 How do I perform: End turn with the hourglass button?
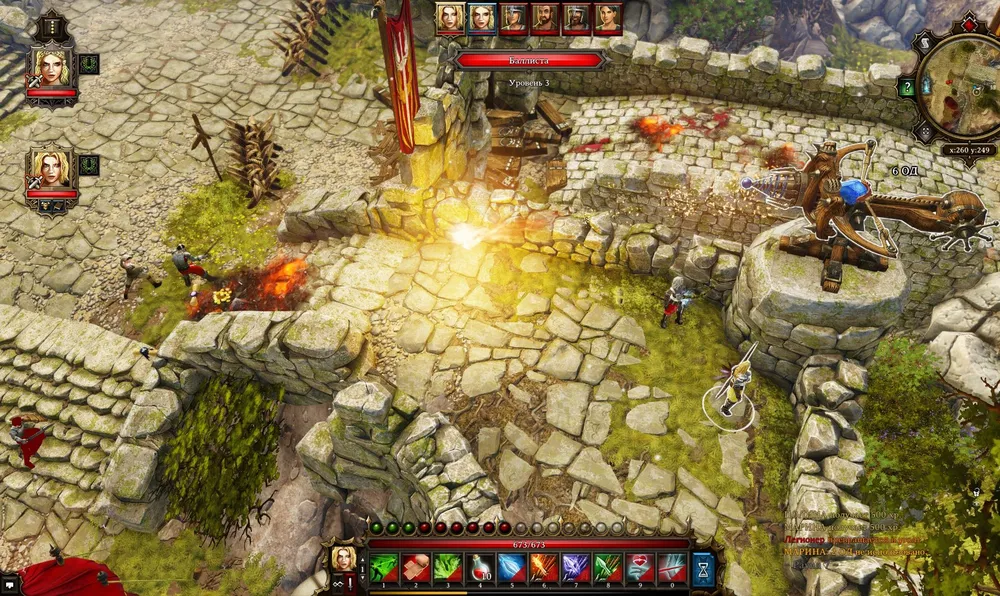pyautogui.click(x=703, y=567)
